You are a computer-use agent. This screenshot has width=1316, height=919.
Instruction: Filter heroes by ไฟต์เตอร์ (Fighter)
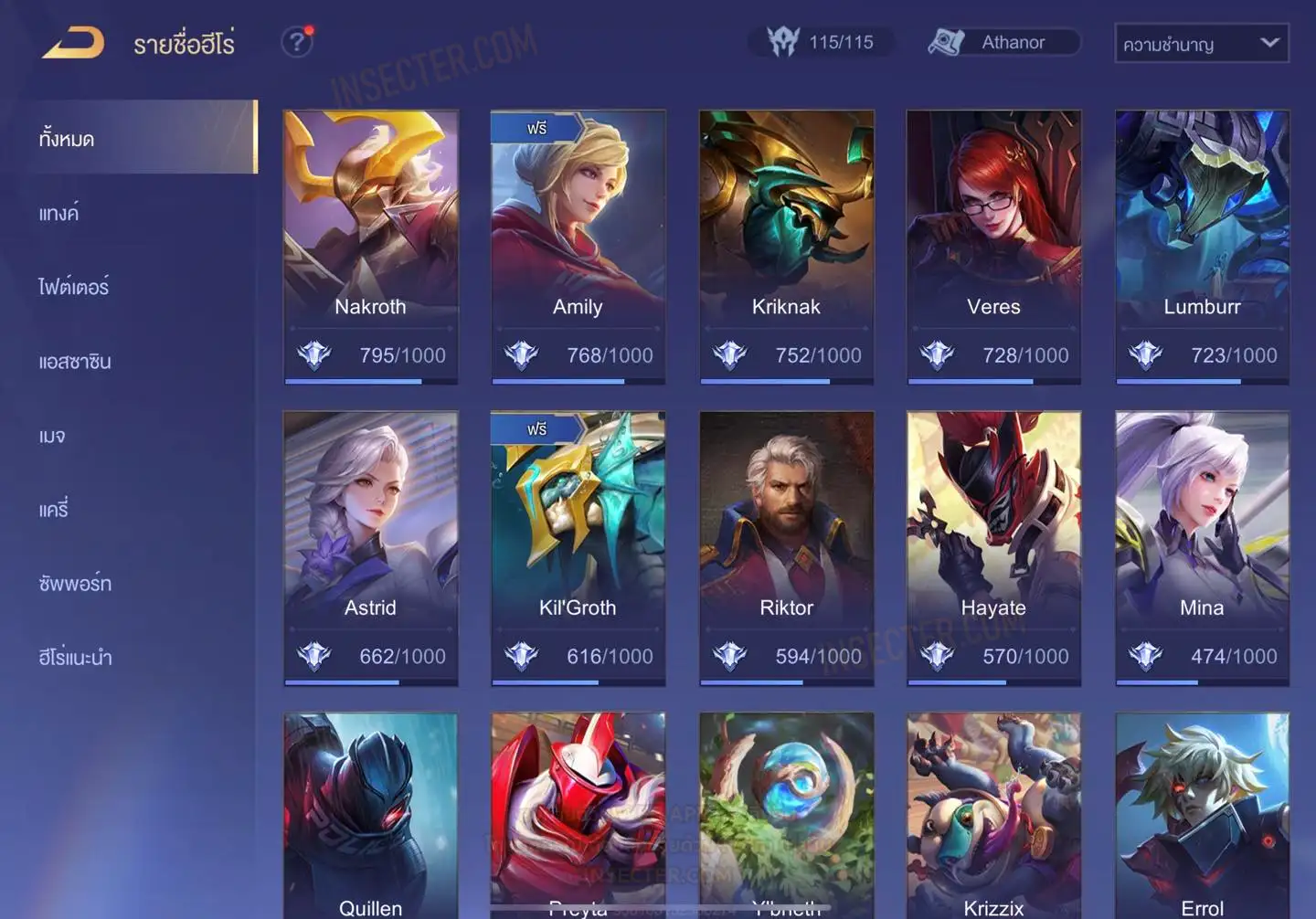tap(74, 287)
